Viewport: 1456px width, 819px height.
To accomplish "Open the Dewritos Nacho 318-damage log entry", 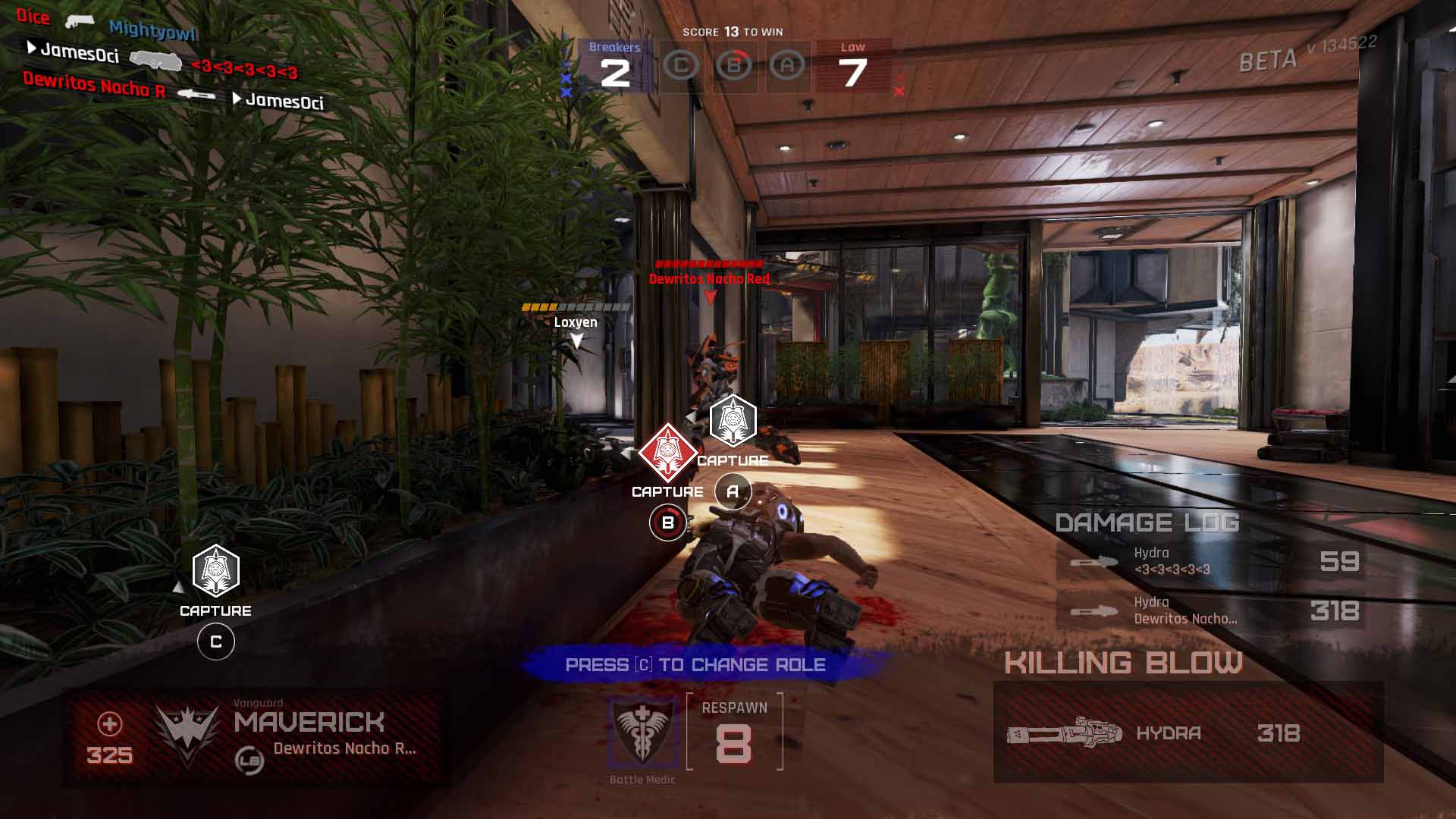I will point(1210,610).
